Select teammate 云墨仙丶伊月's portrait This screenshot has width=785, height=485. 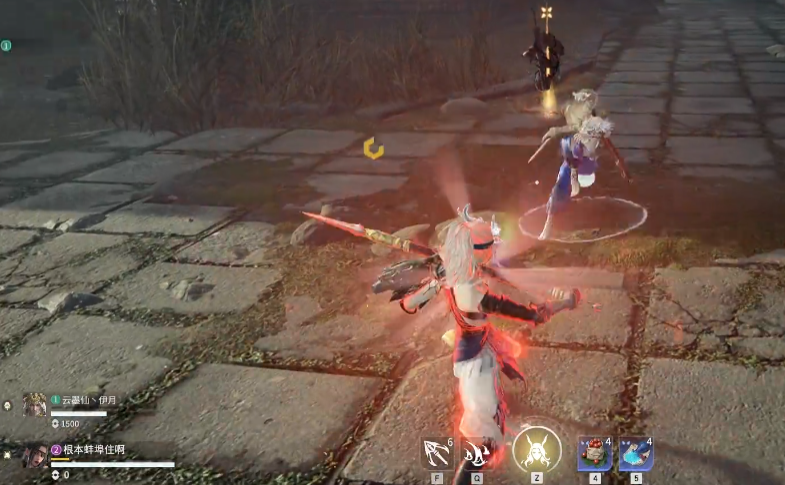click(35, 404)
